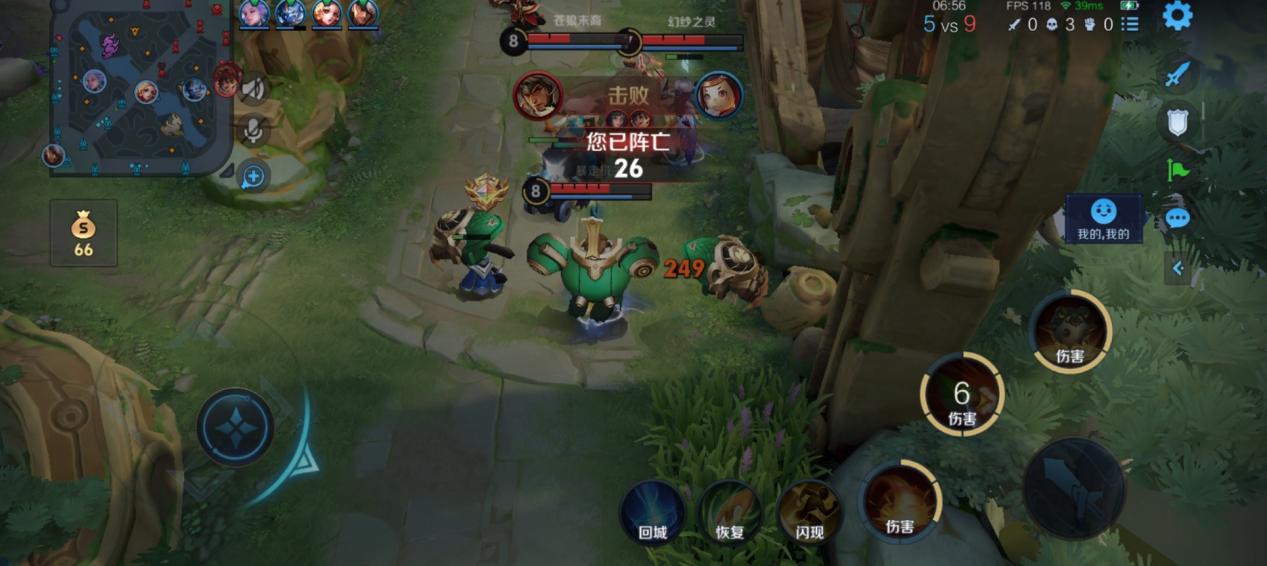1267x566 pixels.
Task: Tap the large sword basic attack button
Action: click(1074, 488)
